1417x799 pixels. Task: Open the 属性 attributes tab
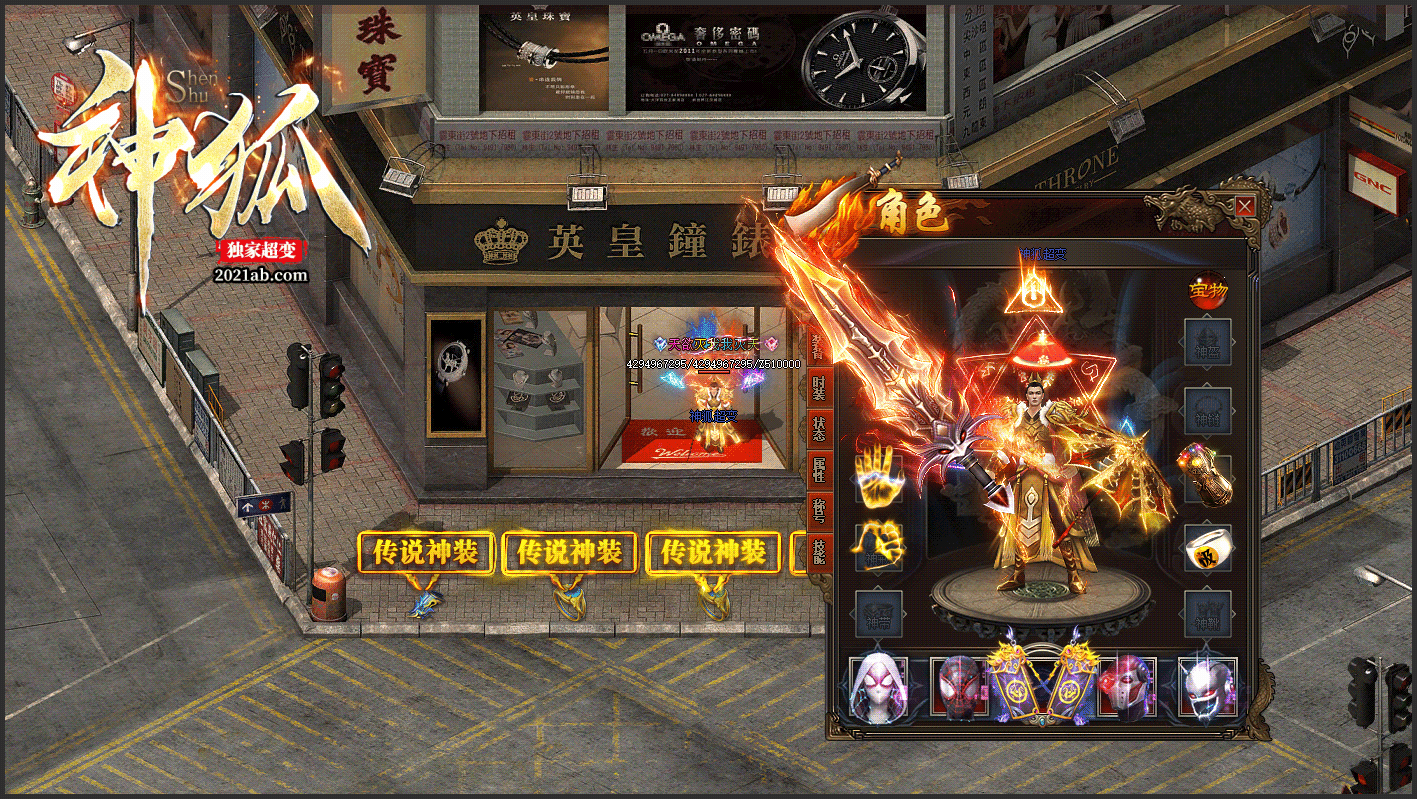(x=819, y=469)
